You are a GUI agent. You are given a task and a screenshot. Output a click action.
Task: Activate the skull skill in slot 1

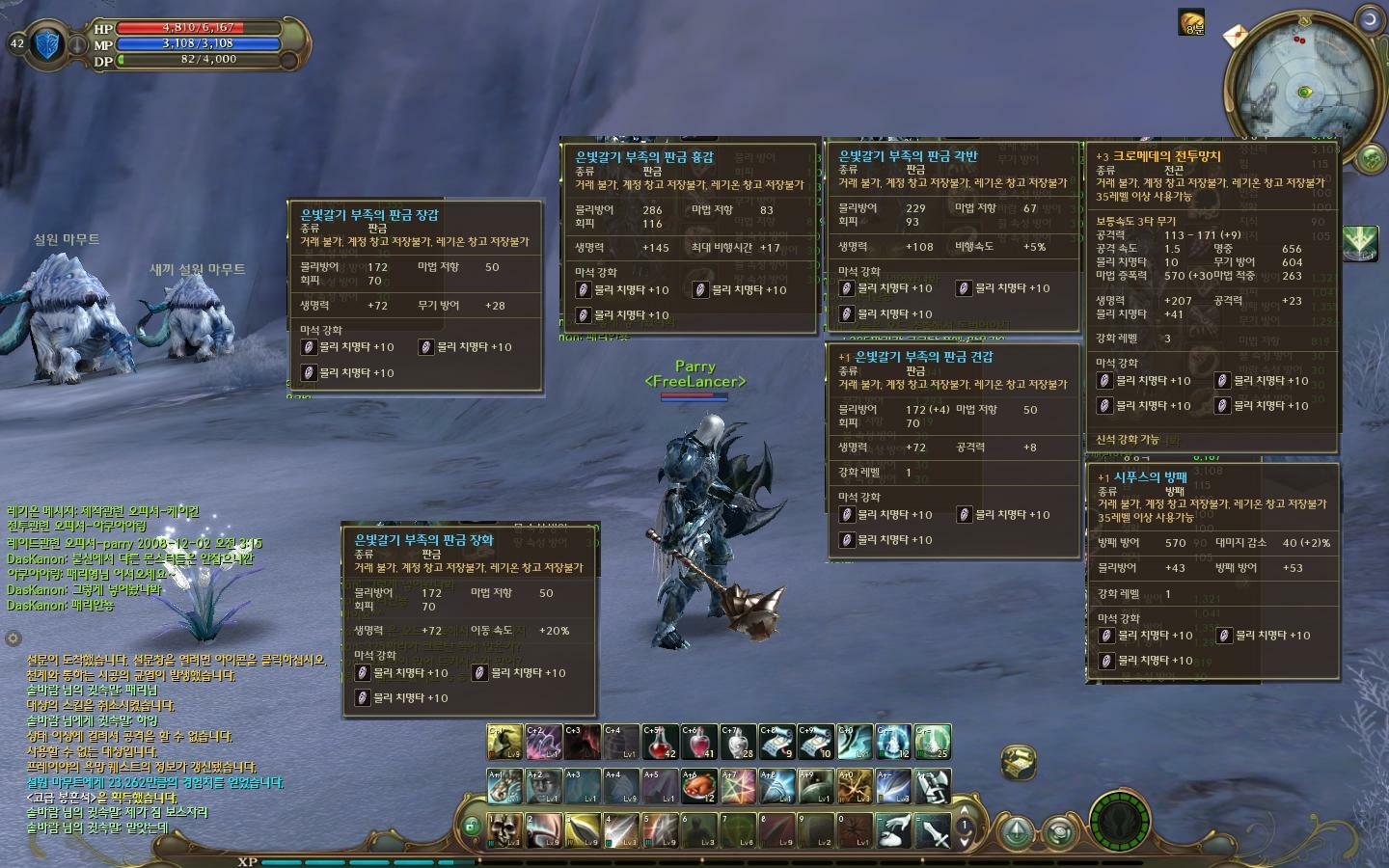pos(504,829)
